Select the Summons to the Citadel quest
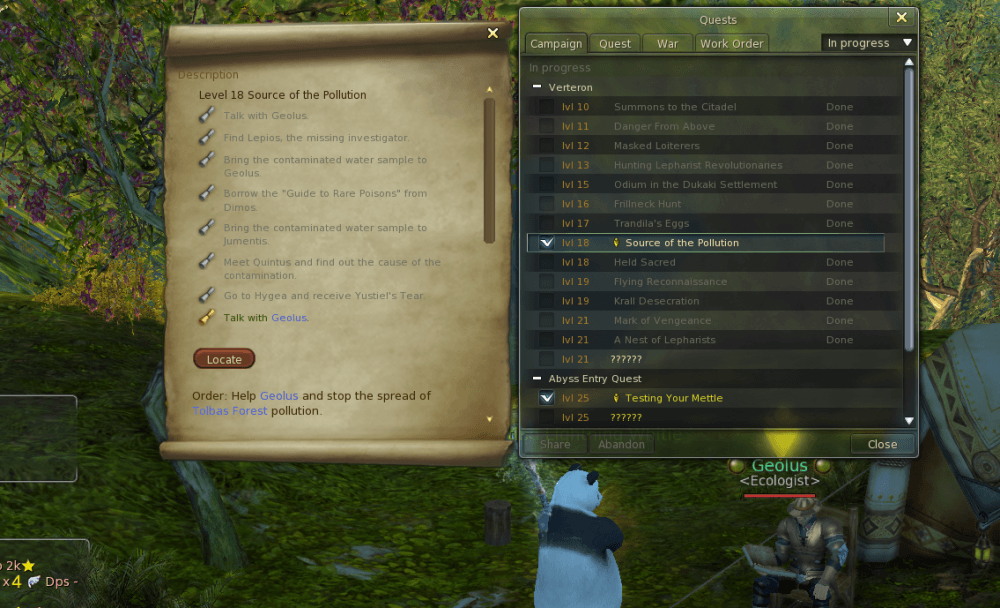 (675, 107)
